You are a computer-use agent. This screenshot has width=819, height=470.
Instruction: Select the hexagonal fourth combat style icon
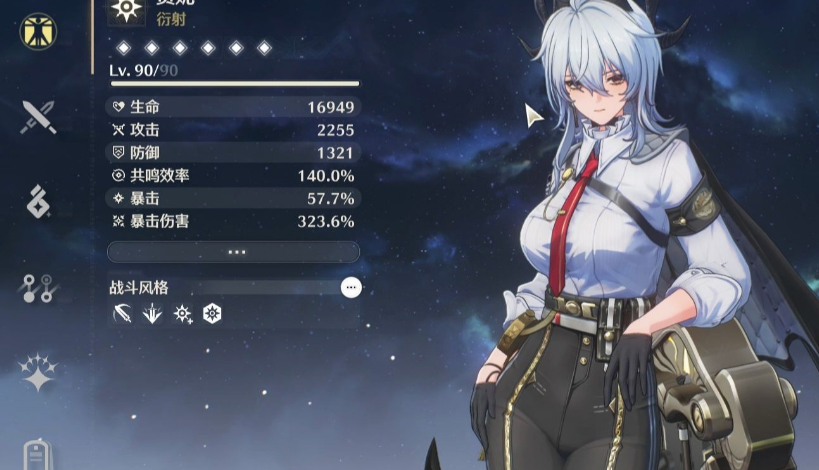coord(211,314)
